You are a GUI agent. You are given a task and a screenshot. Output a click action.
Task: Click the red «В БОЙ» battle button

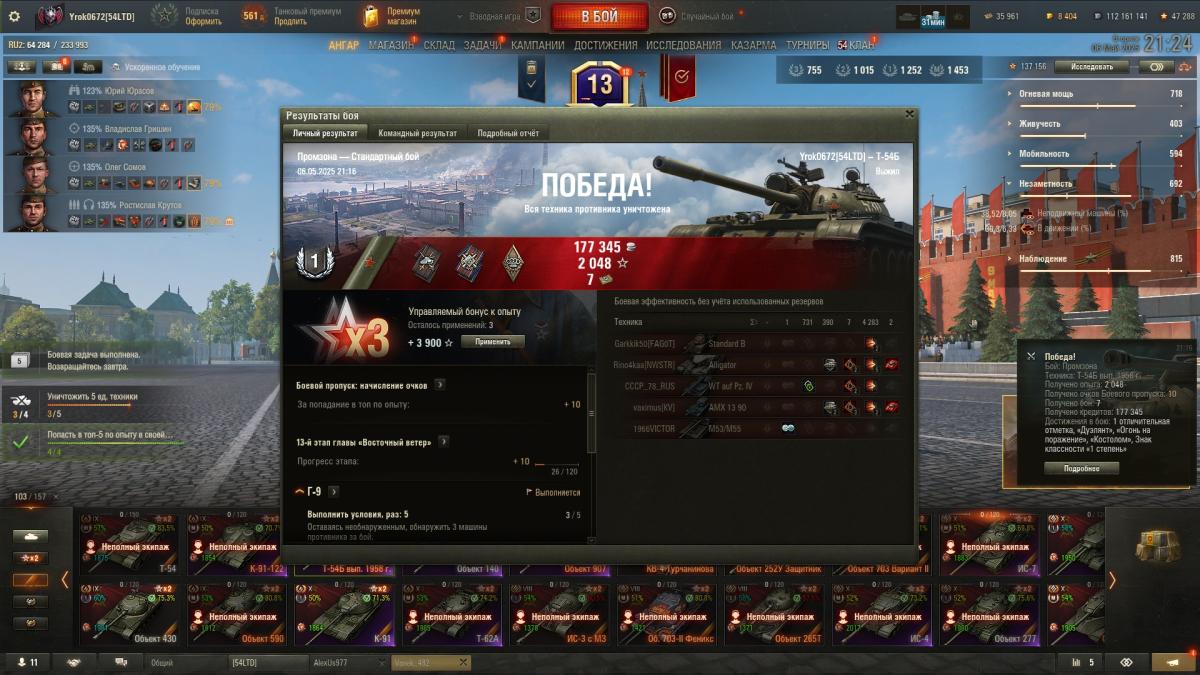point(599,16)
